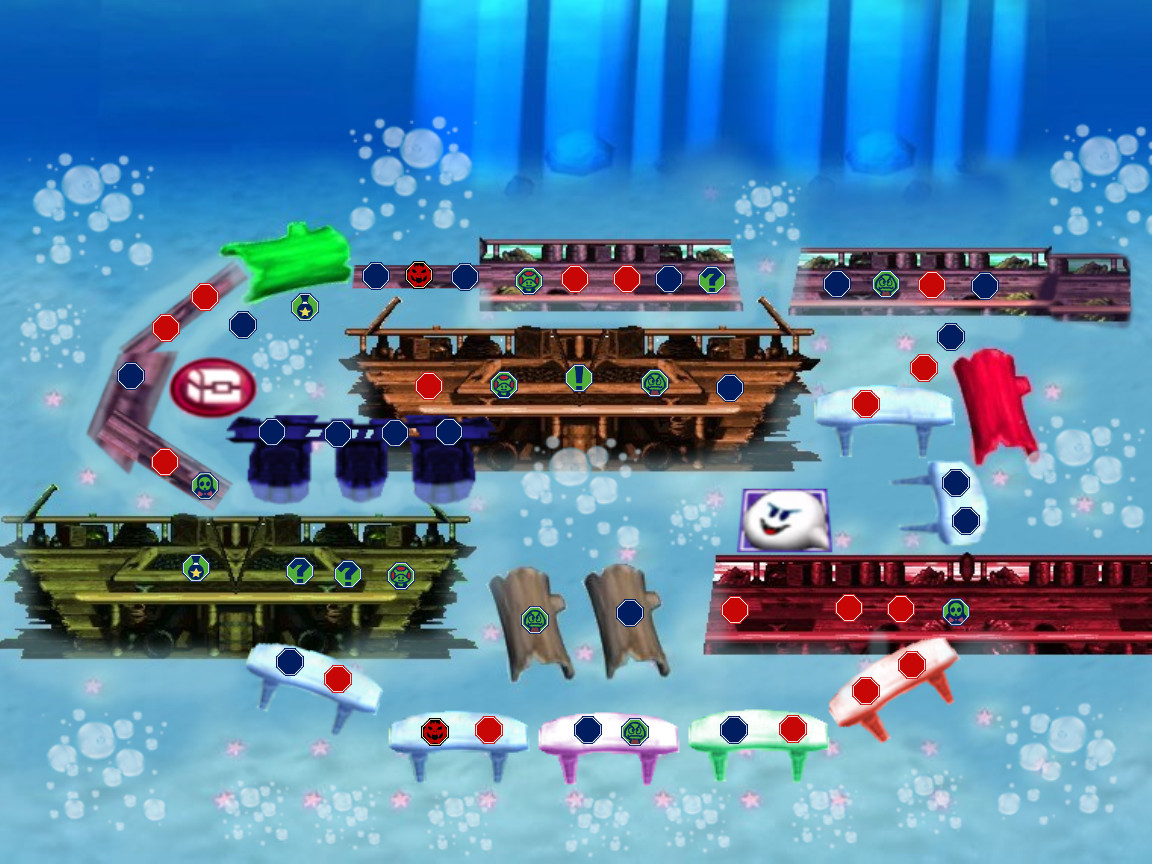Choose the Goomba space on the brown ship
This screenshot has width=1152, height=864.
coord(655,382)
